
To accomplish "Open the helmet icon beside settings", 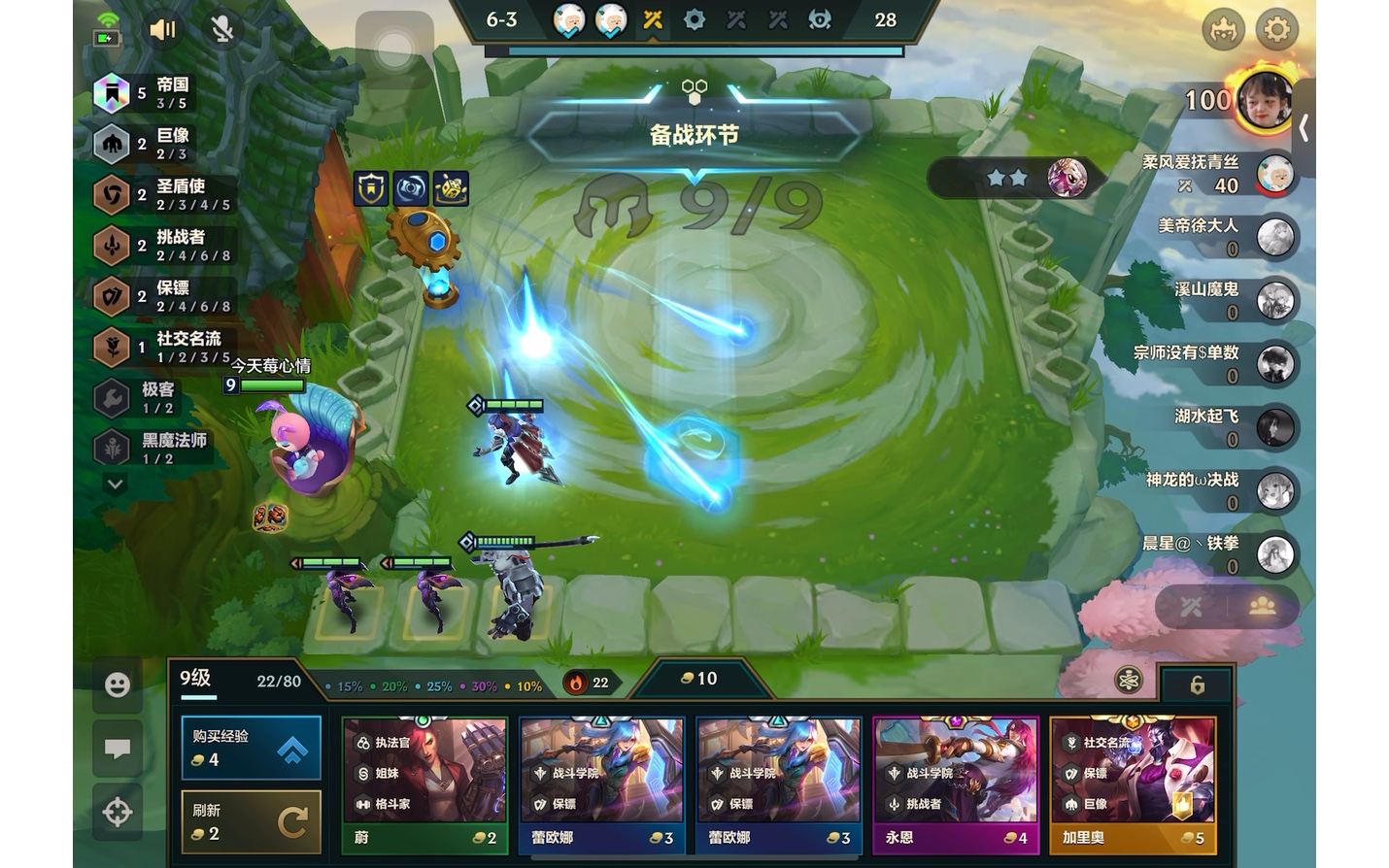I will tap(1223, 30).
